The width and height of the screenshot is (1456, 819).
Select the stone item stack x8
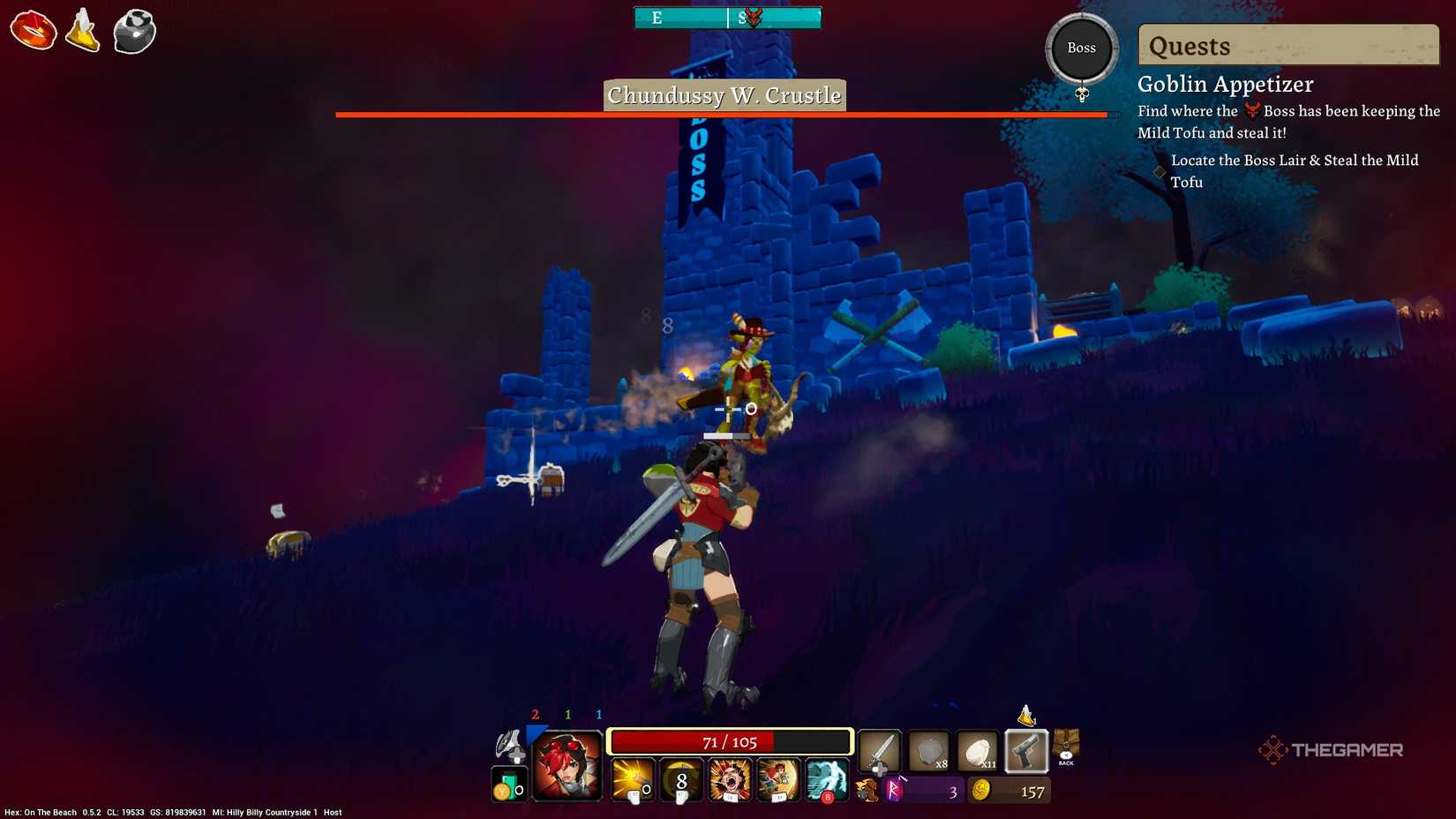coord(931,751)
